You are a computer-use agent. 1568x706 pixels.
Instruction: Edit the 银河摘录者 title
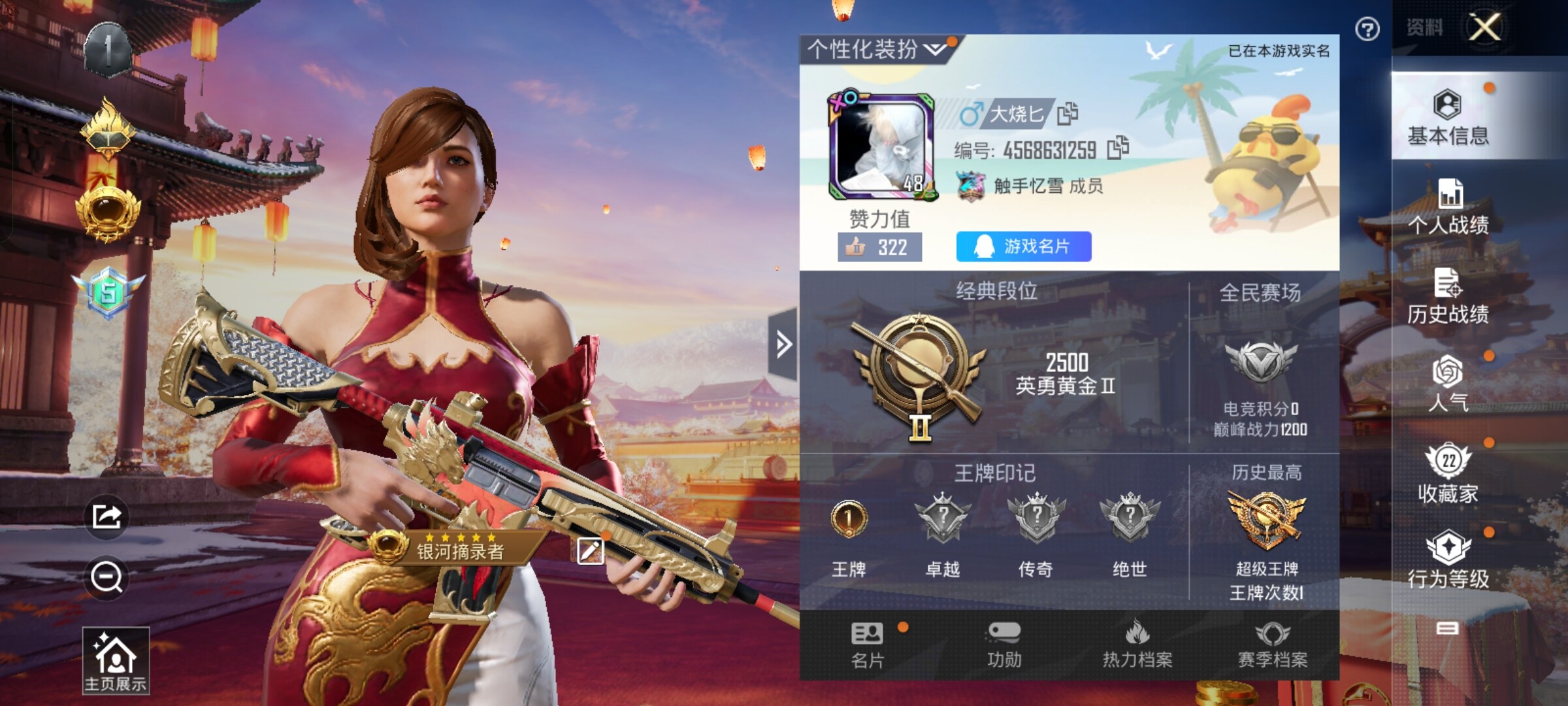pos(590,551)
